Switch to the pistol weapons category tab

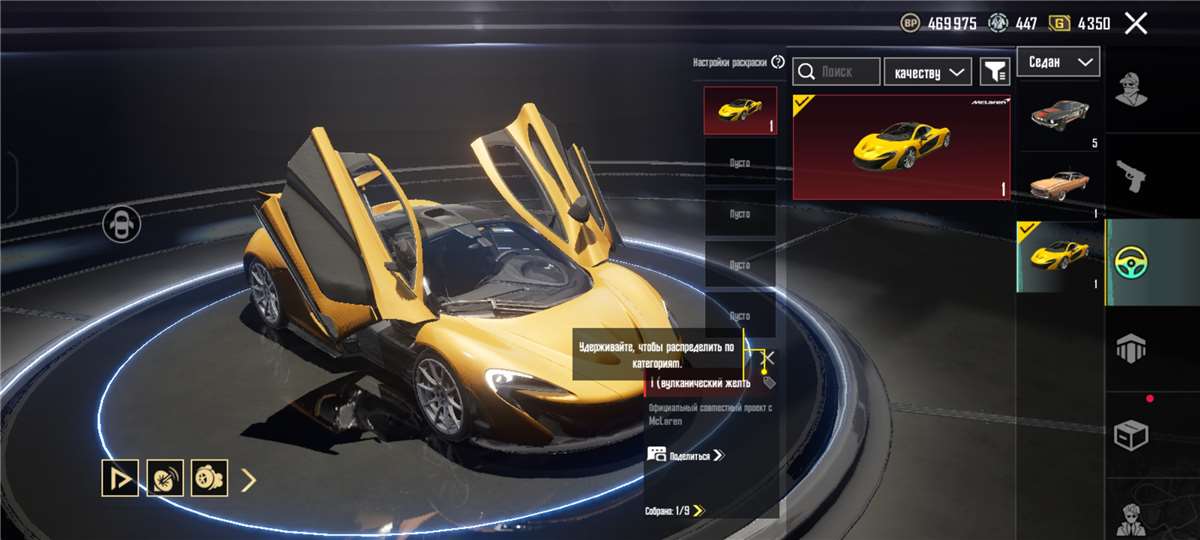click(x=1131, y=176)
